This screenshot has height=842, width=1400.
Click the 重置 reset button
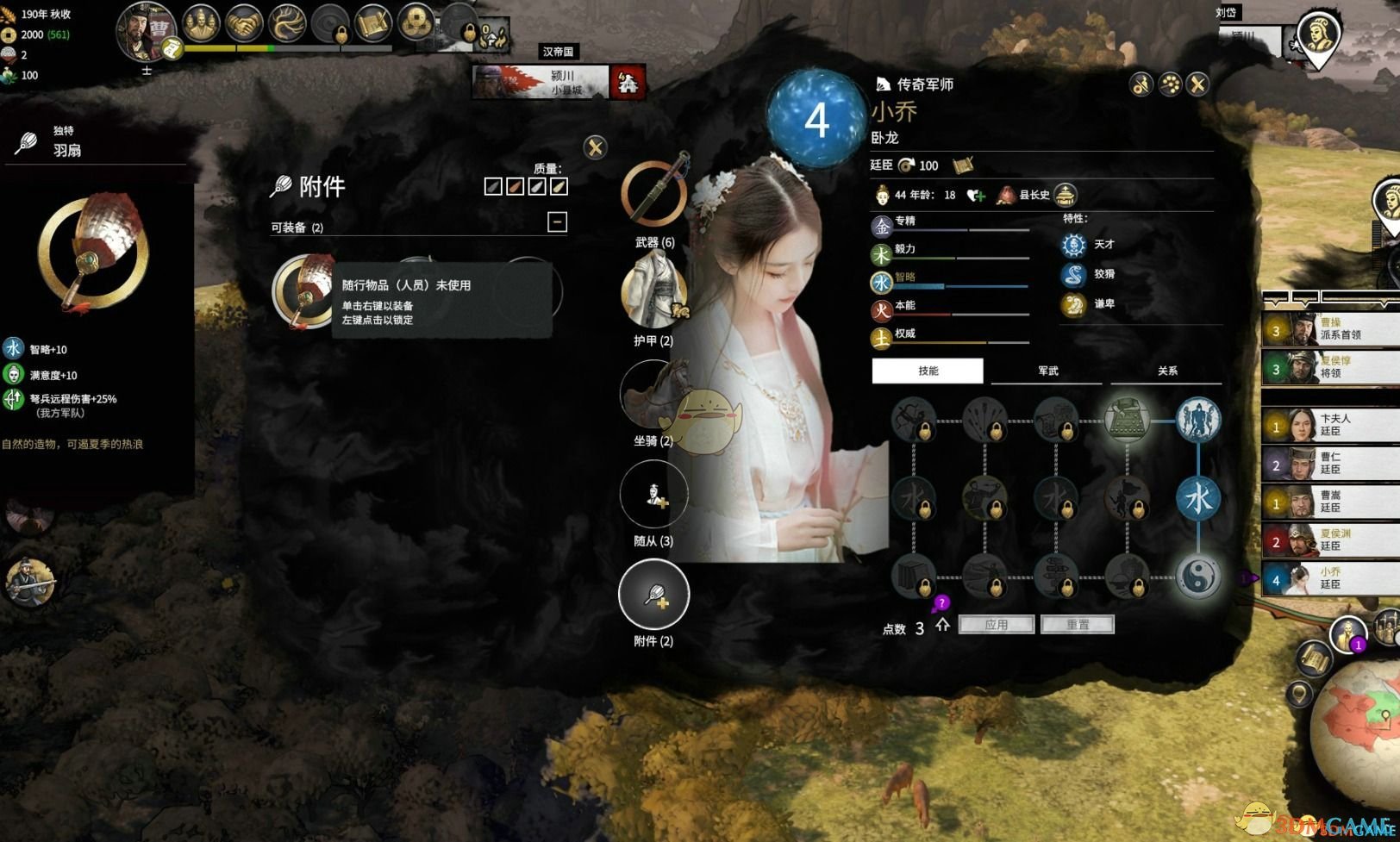(x=1078, y=624)
